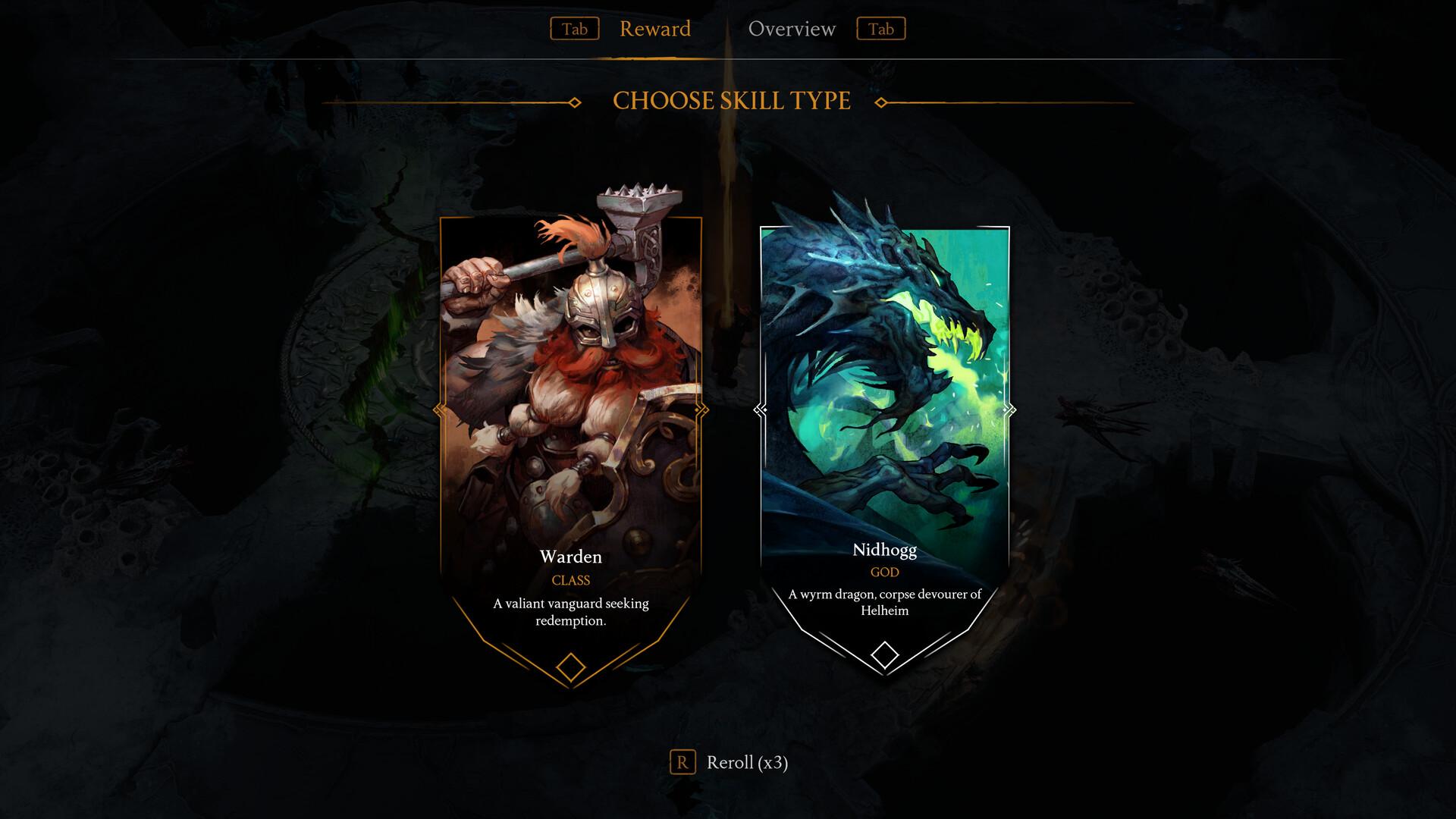The width and height of the screenshot is (1456, 819).
Task: Activate Reroll (x3)
Action: [748, 764]
